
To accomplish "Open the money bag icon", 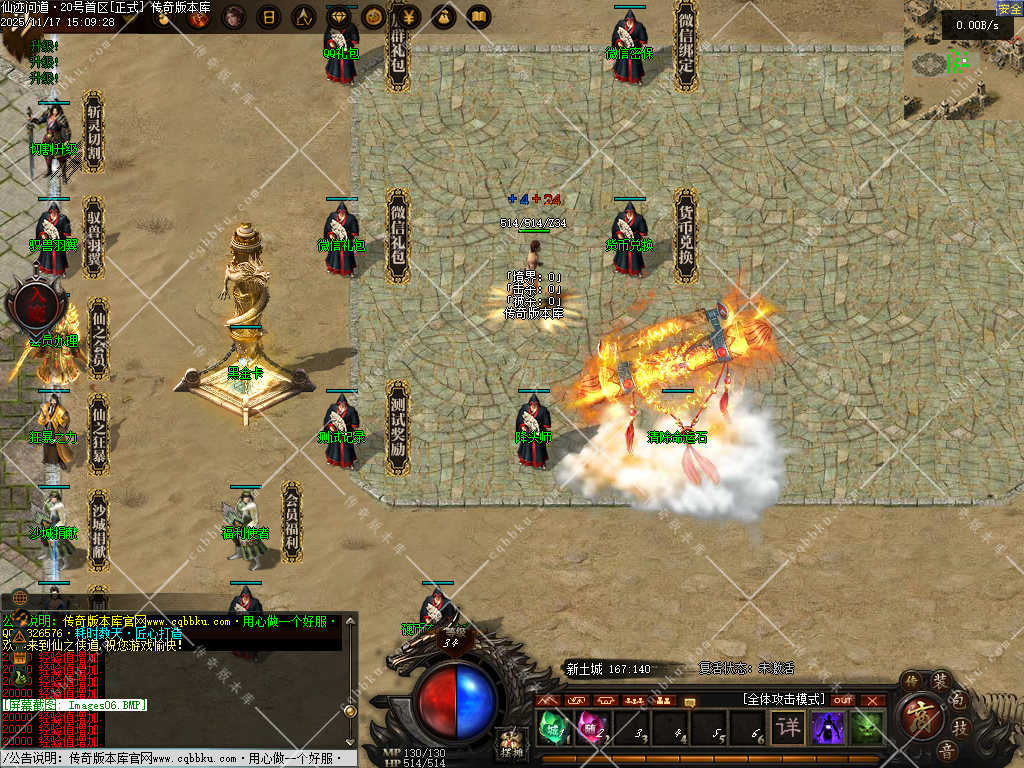I will coord(443,17).
